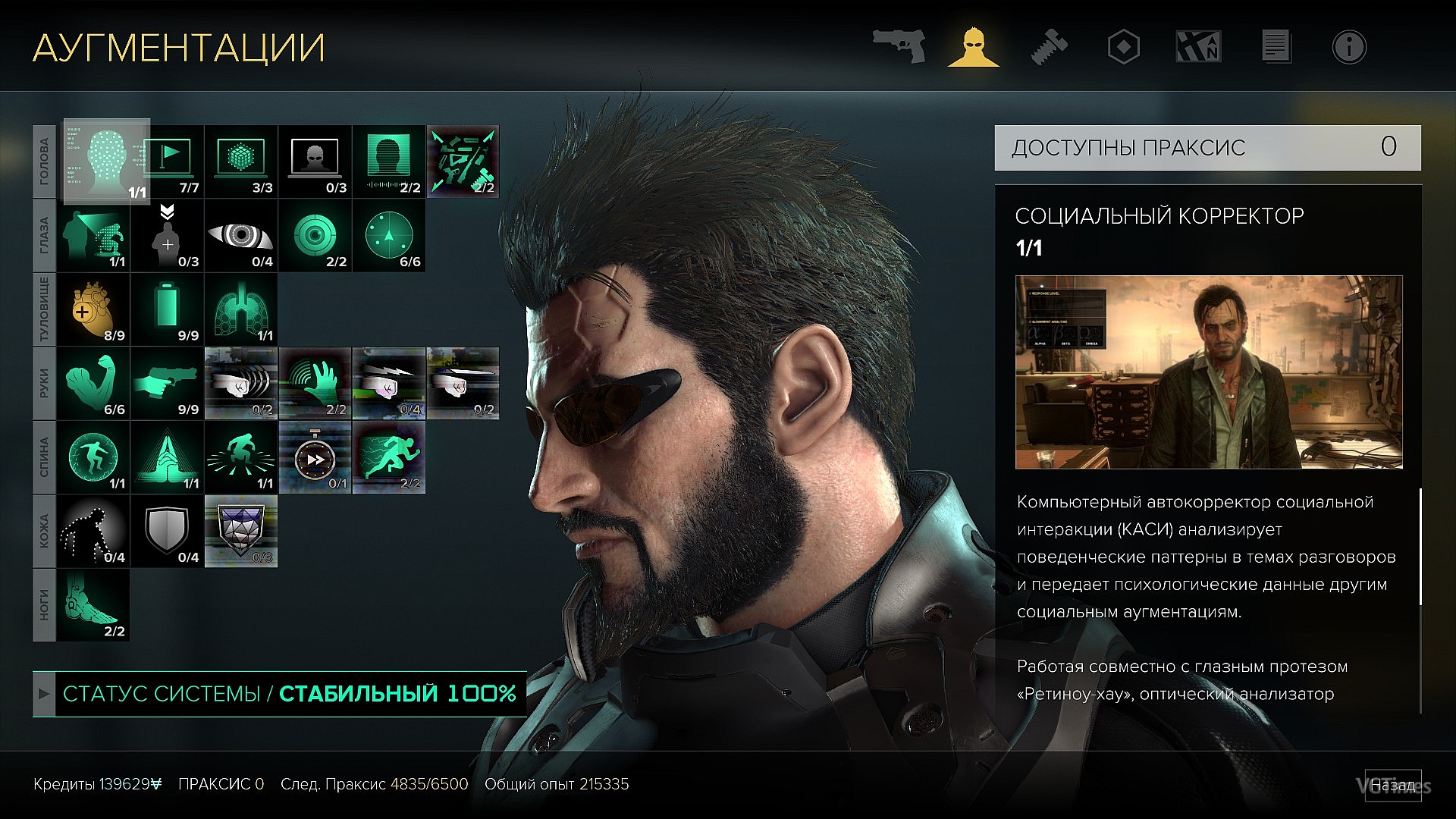
Task: Switch to the pistol weapons tab
Action: click(x=899, y=46)
